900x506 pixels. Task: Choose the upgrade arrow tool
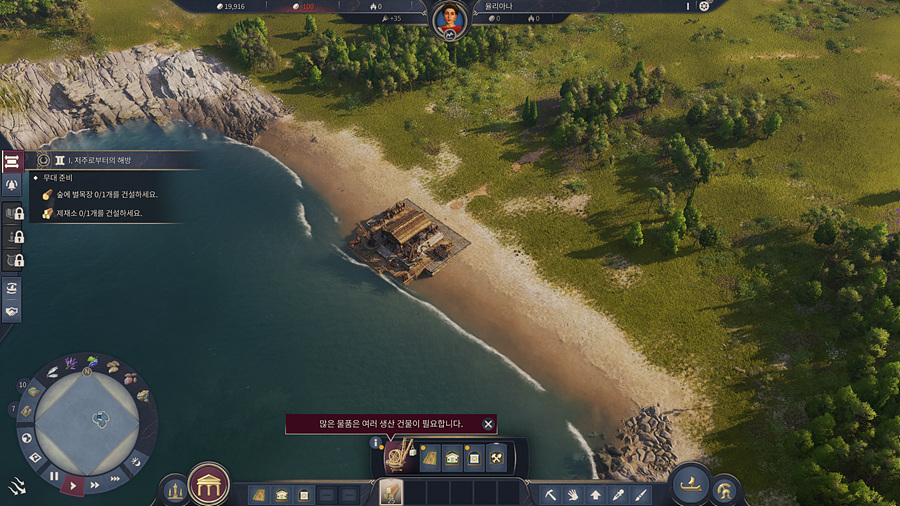tap(596, 494)
